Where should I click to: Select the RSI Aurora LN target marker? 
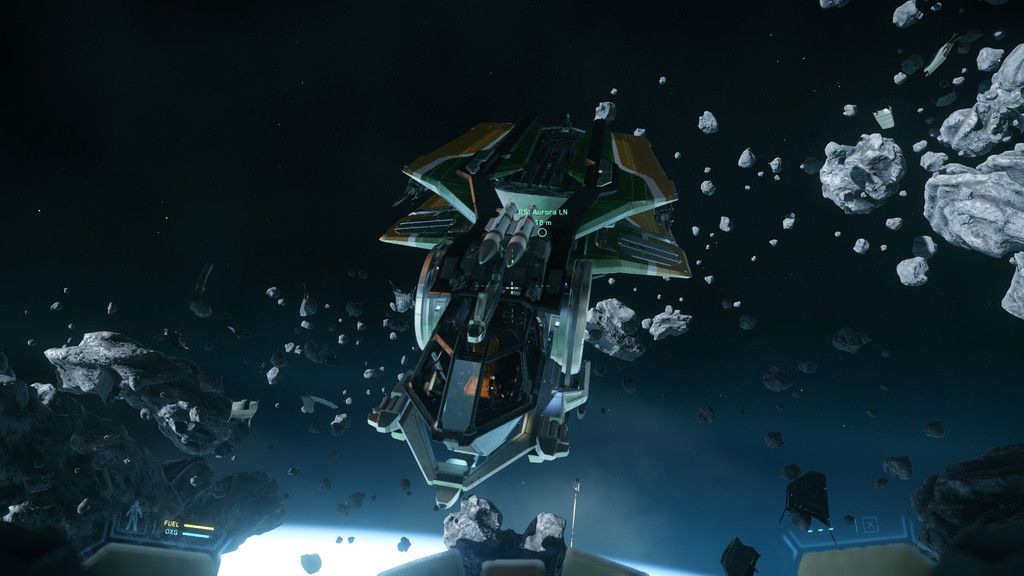tap(542, 232)
